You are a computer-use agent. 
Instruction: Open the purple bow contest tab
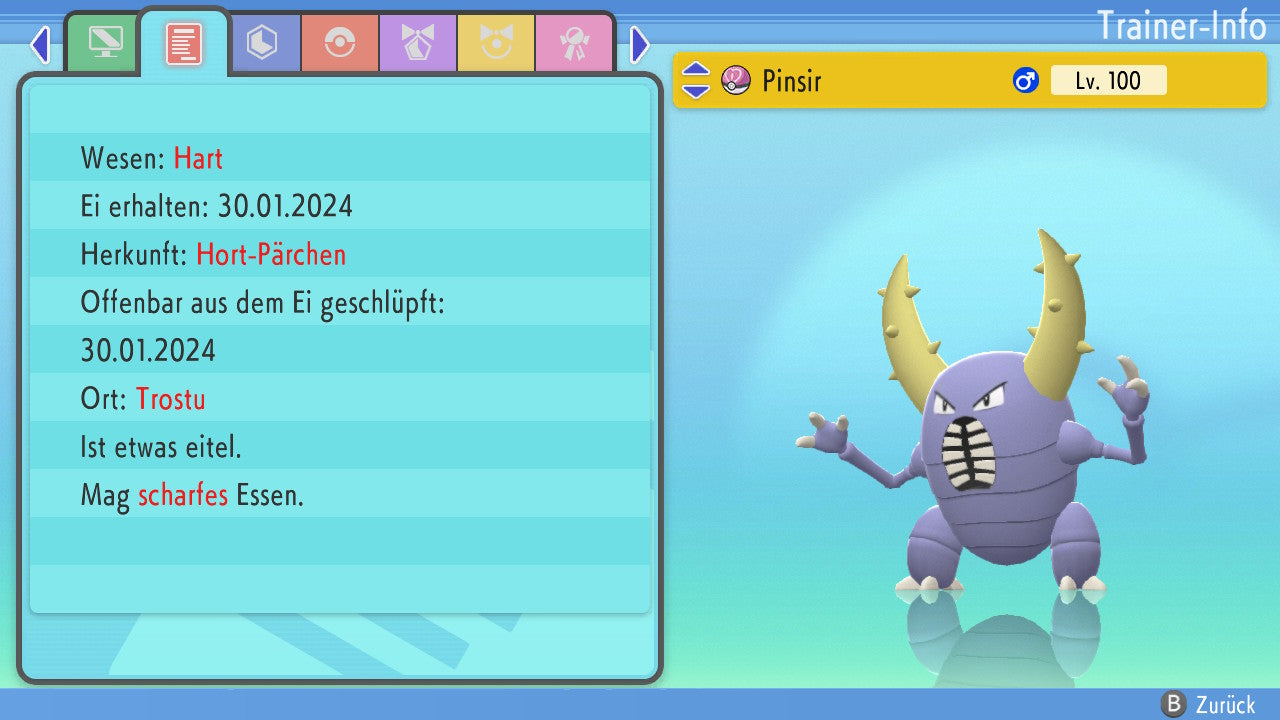(x=418, y=43)
